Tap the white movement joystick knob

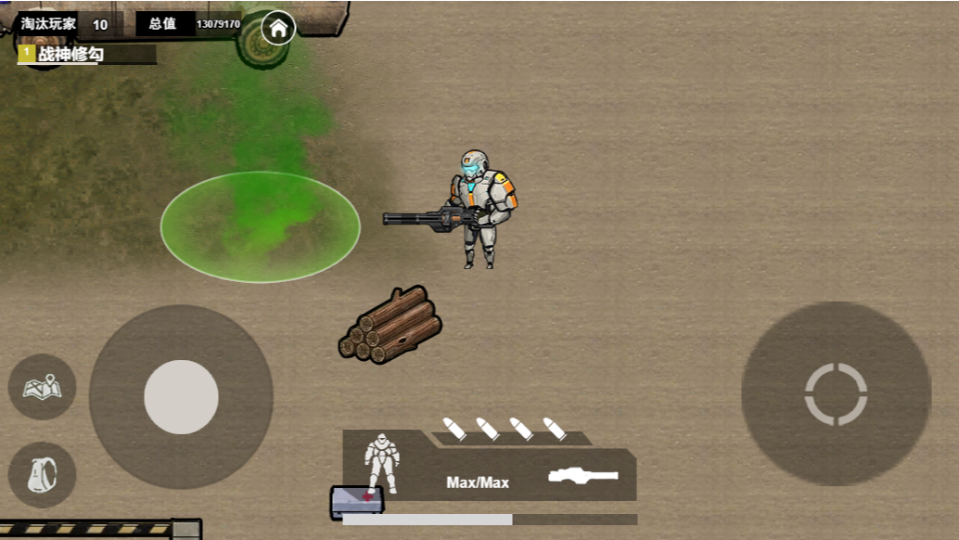coord(181,397)
